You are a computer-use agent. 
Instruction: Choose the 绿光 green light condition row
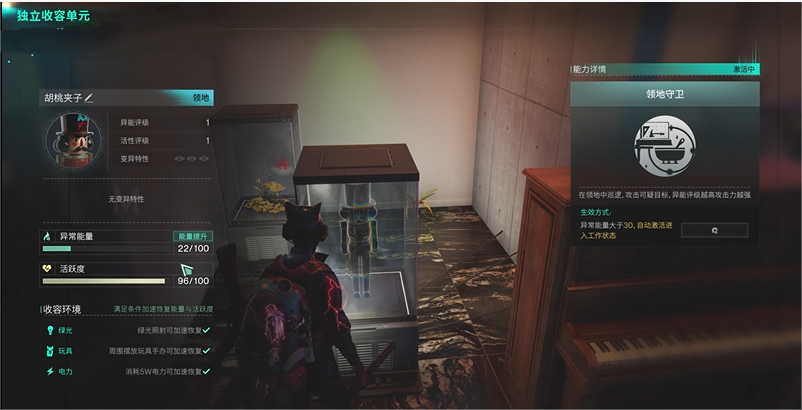[x=126, y=329]
